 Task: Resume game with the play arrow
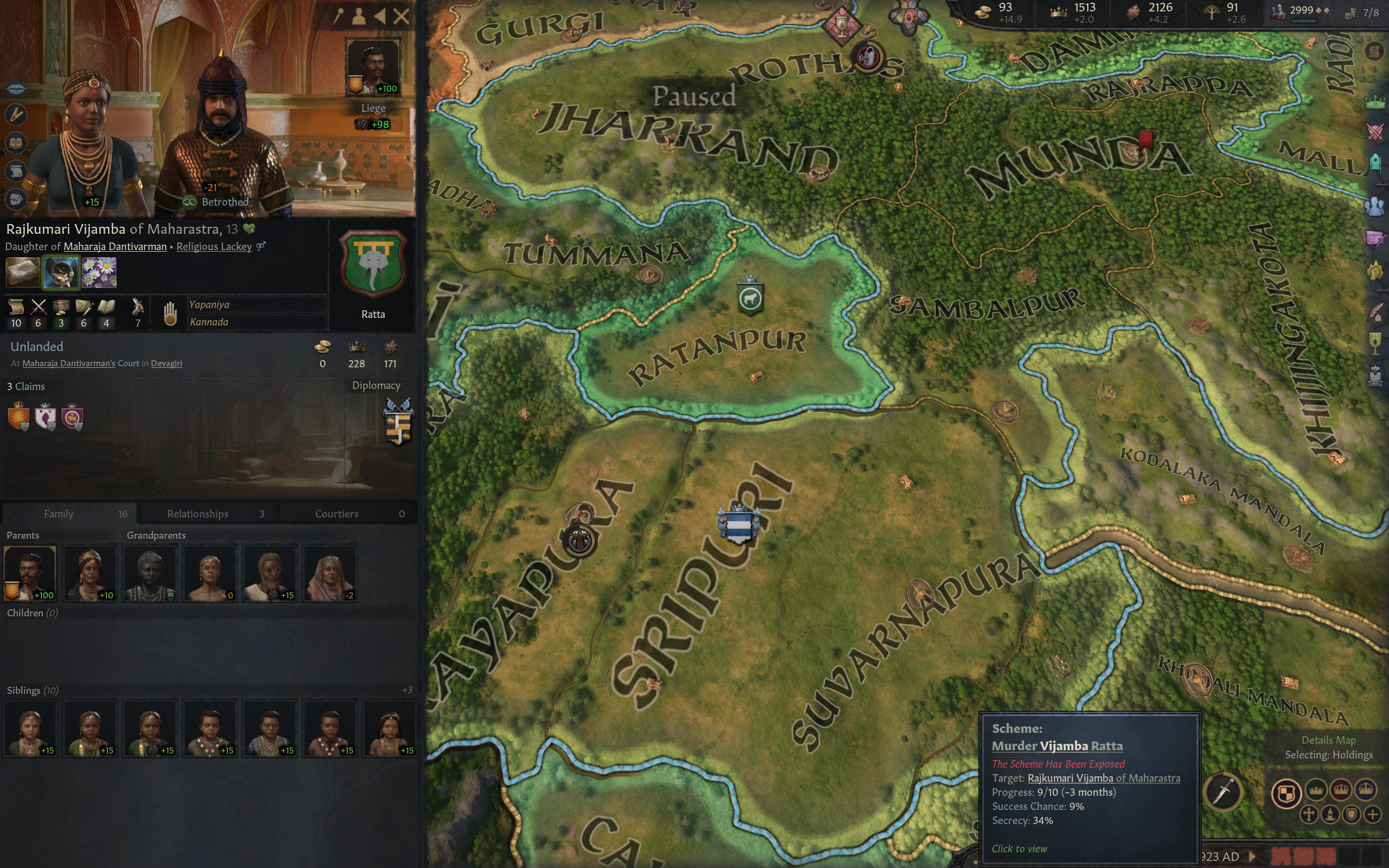(1253, 857)
